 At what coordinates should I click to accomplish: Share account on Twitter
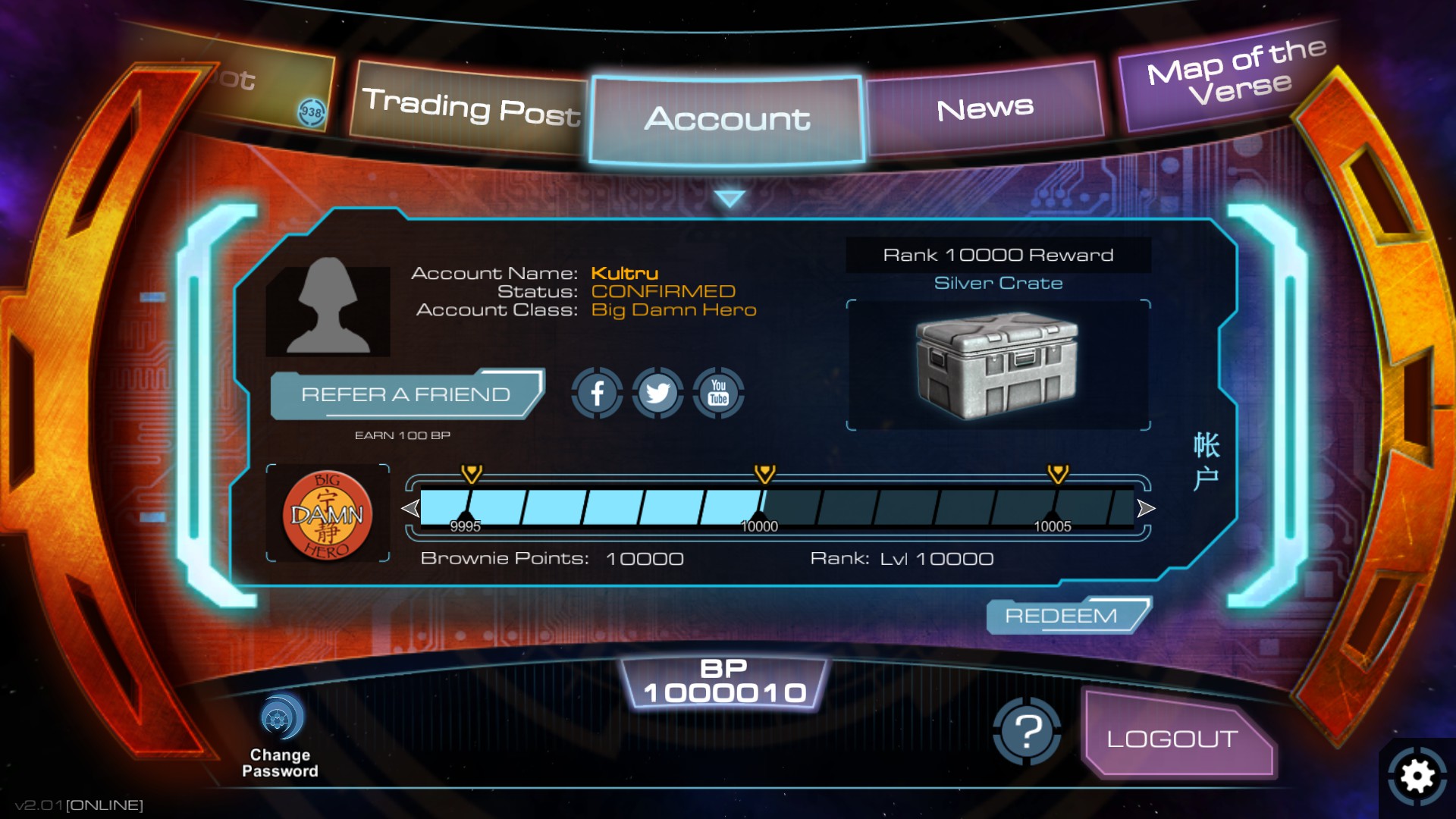tap(657, 394)
